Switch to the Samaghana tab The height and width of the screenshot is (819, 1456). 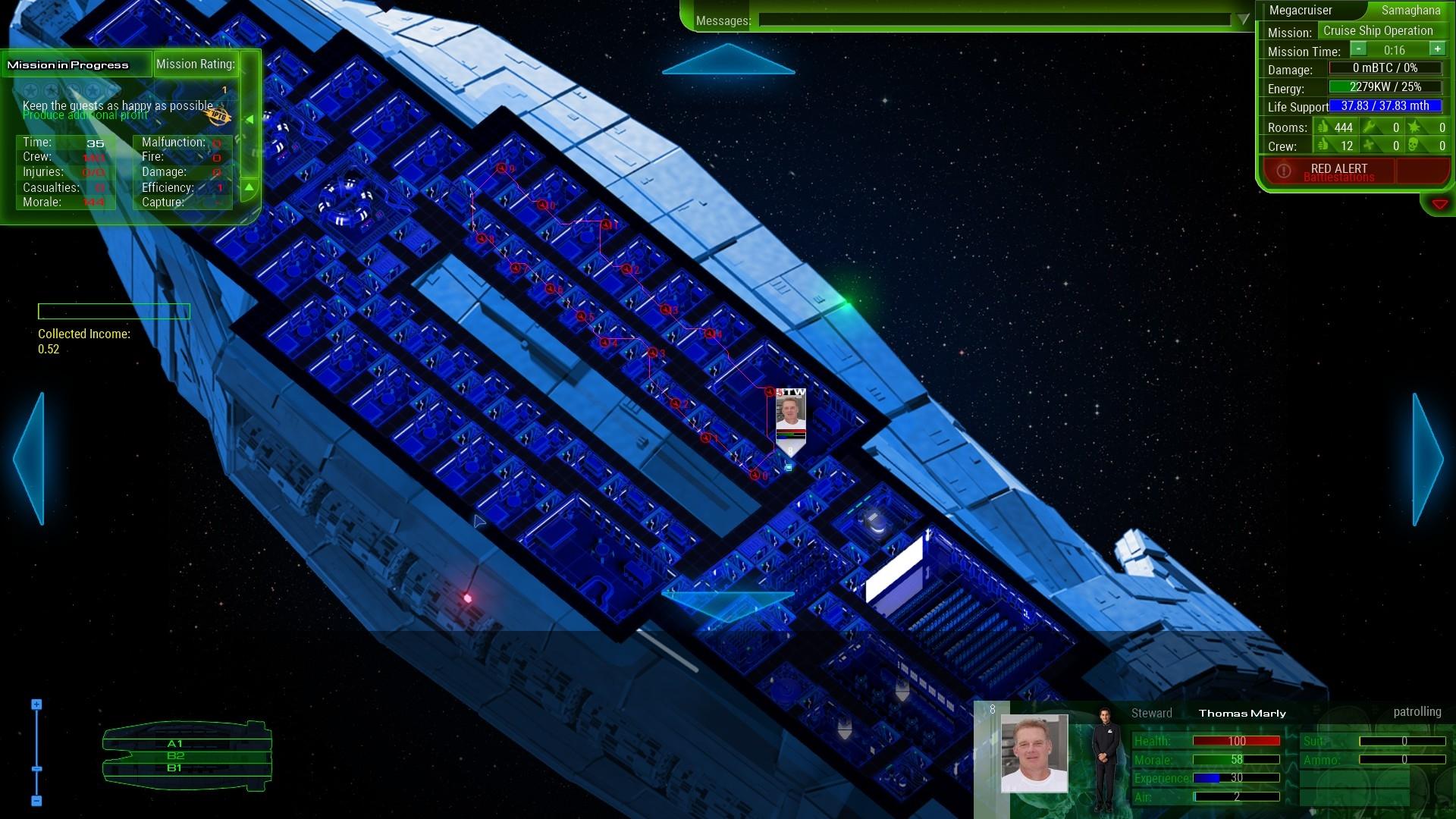[x=1410, y=11]
